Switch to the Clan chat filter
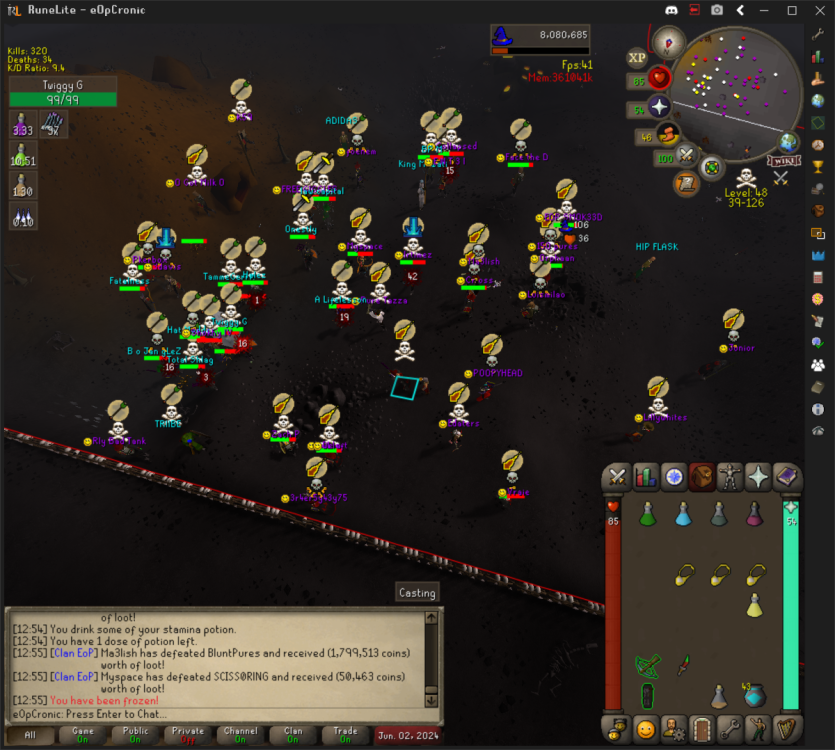The height and width of the screenshot is (750, 835). tap(293, 735)
